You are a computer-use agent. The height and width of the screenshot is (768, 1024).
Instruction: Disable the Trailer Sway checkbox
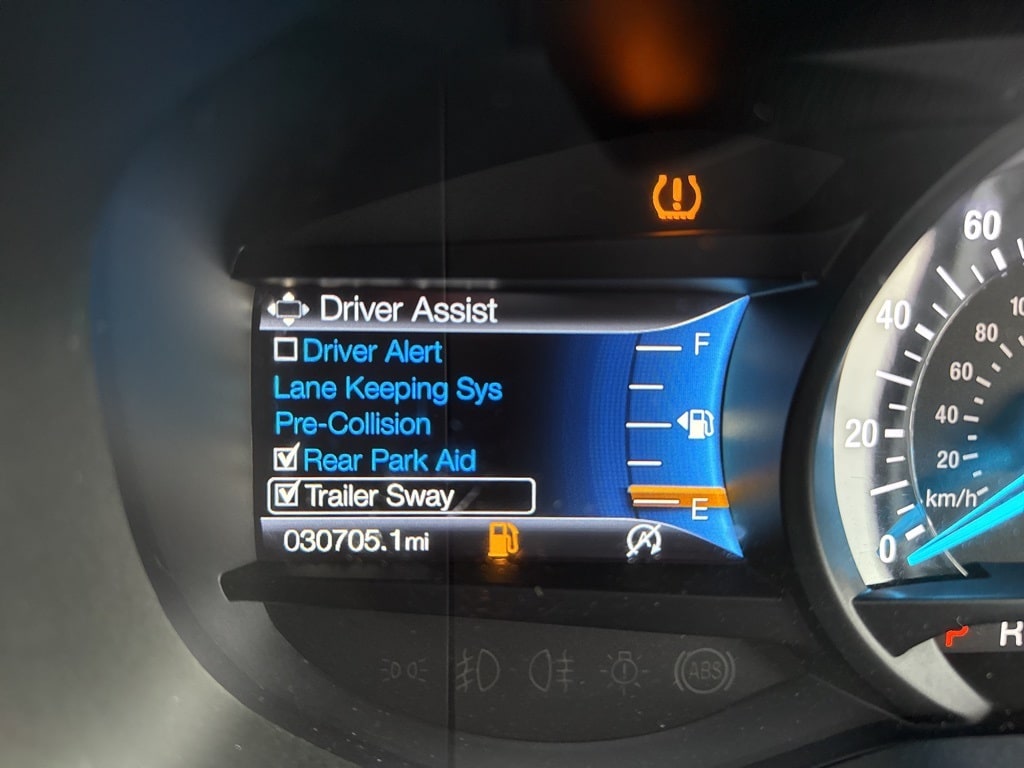point(287,494)
